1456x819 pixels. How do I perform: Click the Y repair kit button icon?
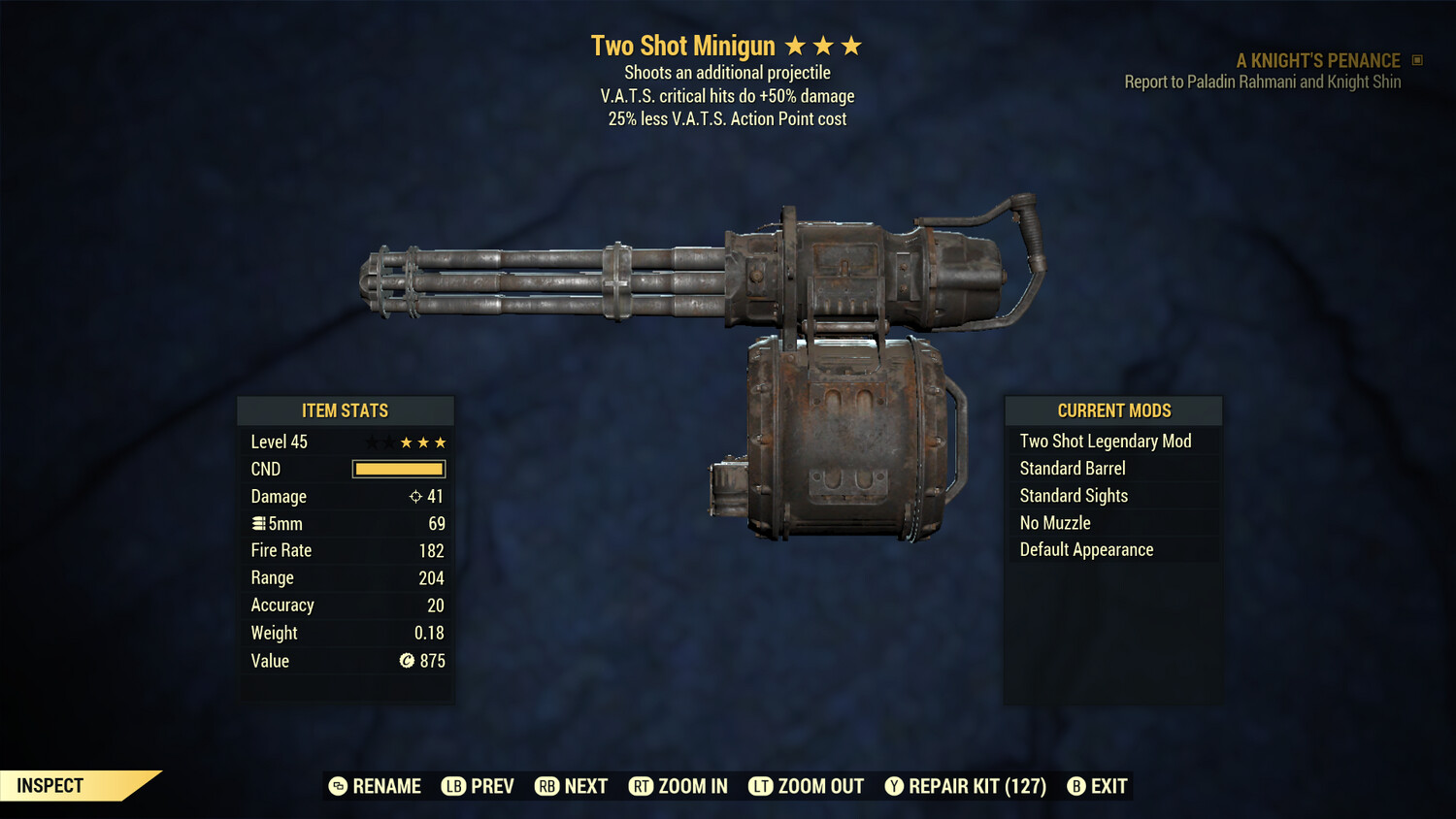pos(895,786)
